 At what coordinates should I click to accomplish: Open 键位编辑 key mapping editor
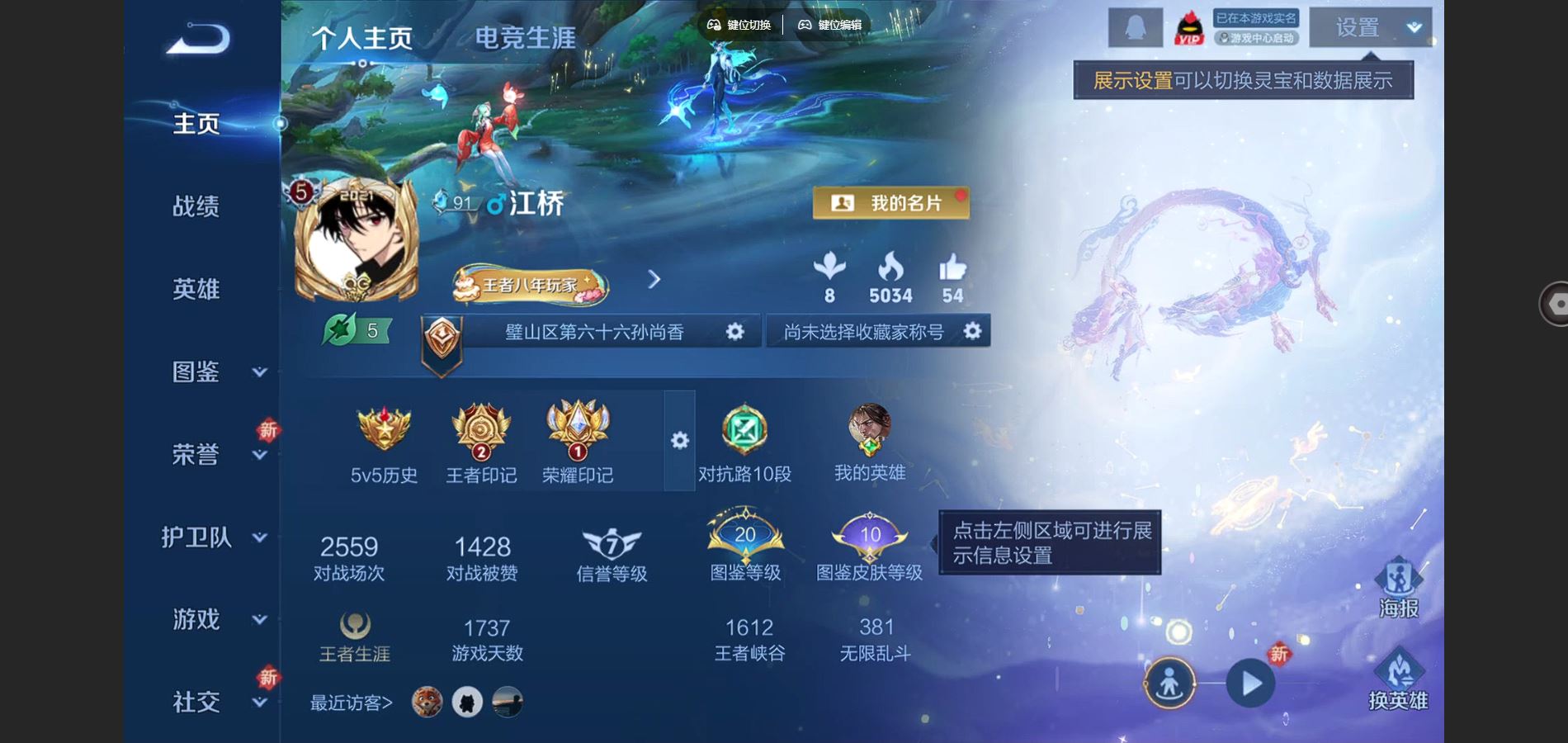click(x=829, y=25)
